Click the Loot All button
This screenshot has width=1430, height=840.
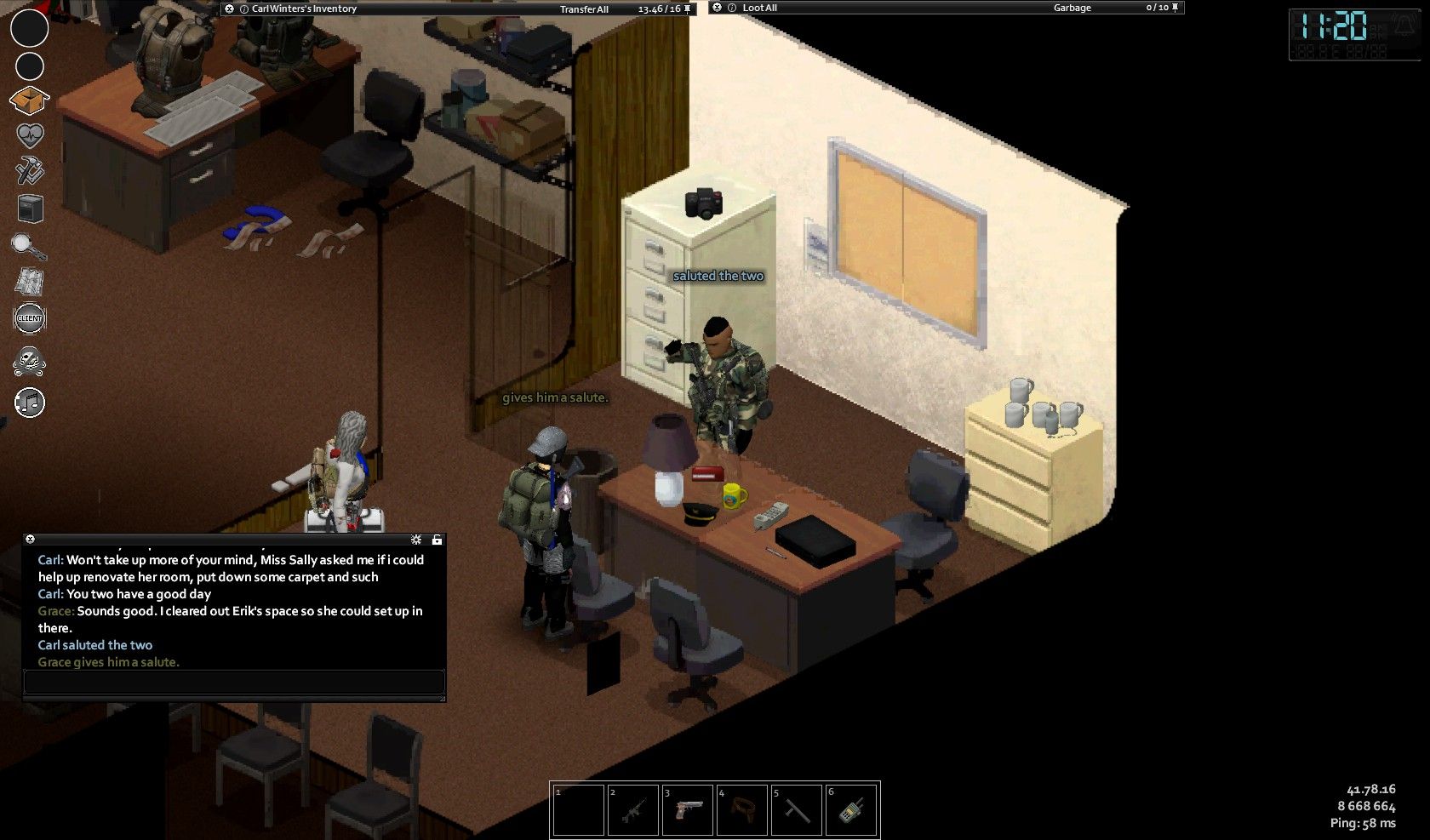pos(759,8)
